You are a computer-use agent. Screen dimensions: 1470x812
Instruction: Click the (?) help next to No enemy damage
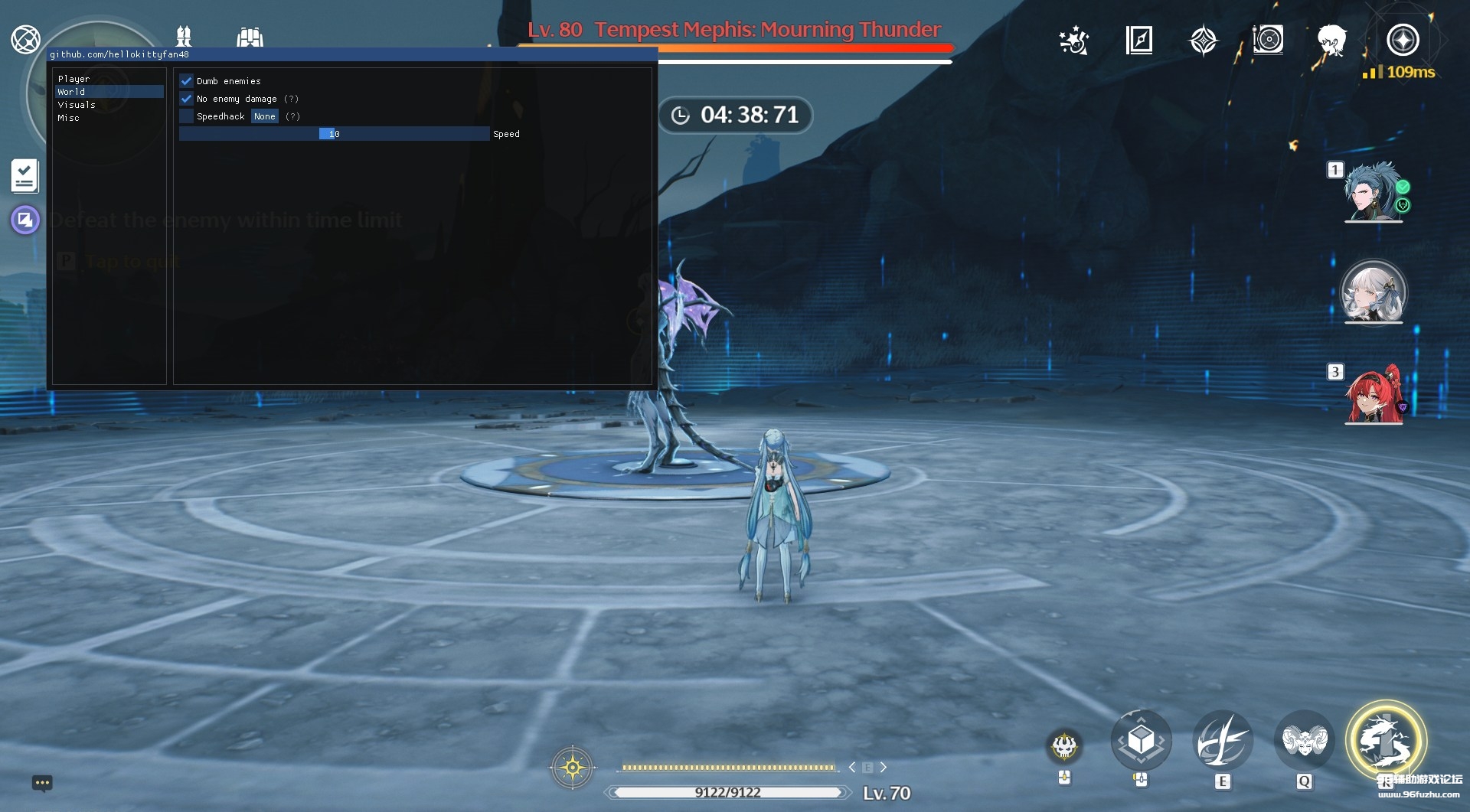[292, 98]
